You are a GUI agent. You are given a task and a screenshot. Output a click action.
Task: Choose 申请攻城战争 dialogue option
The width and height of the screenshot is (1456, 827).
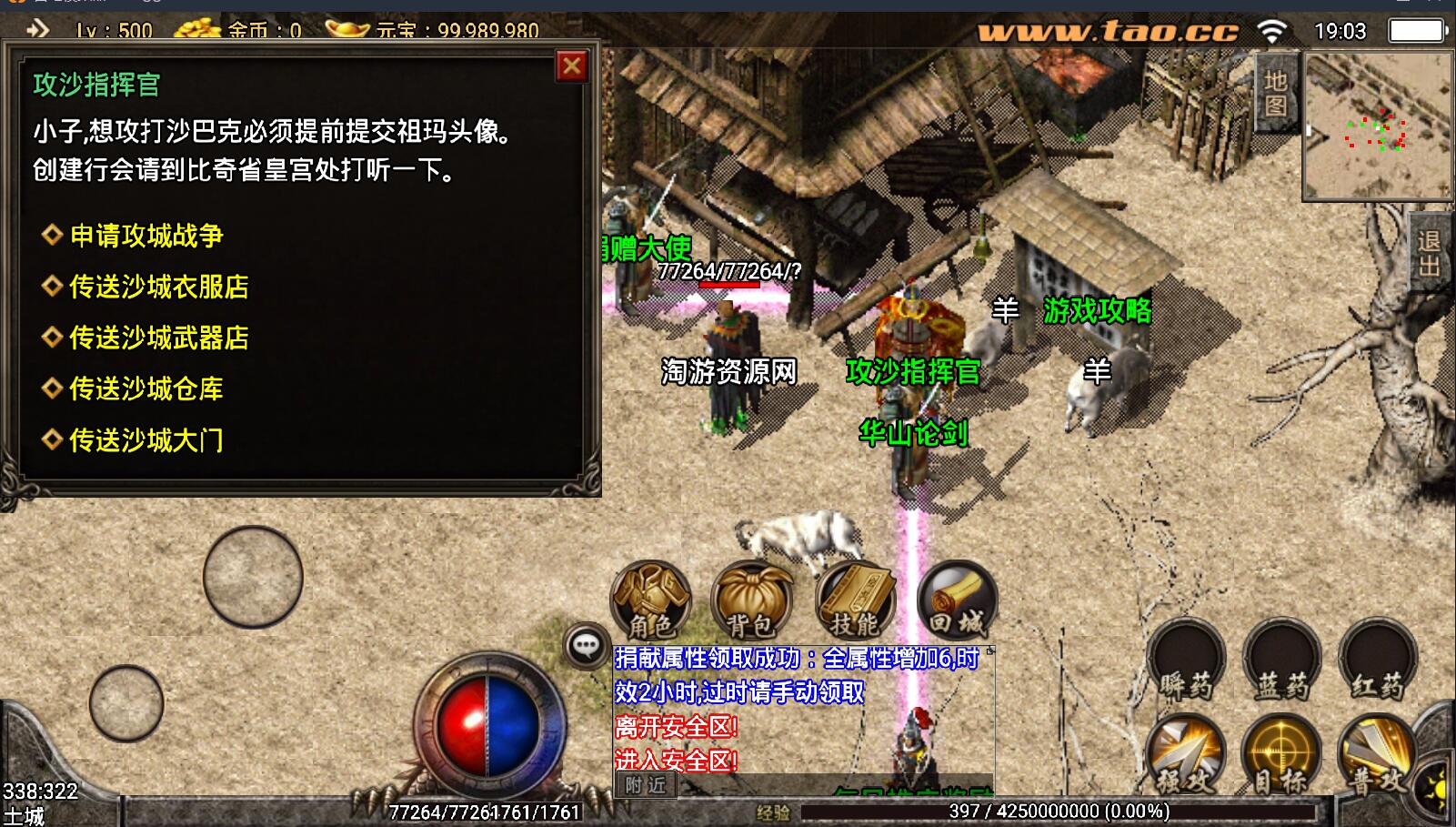[146, 236]
